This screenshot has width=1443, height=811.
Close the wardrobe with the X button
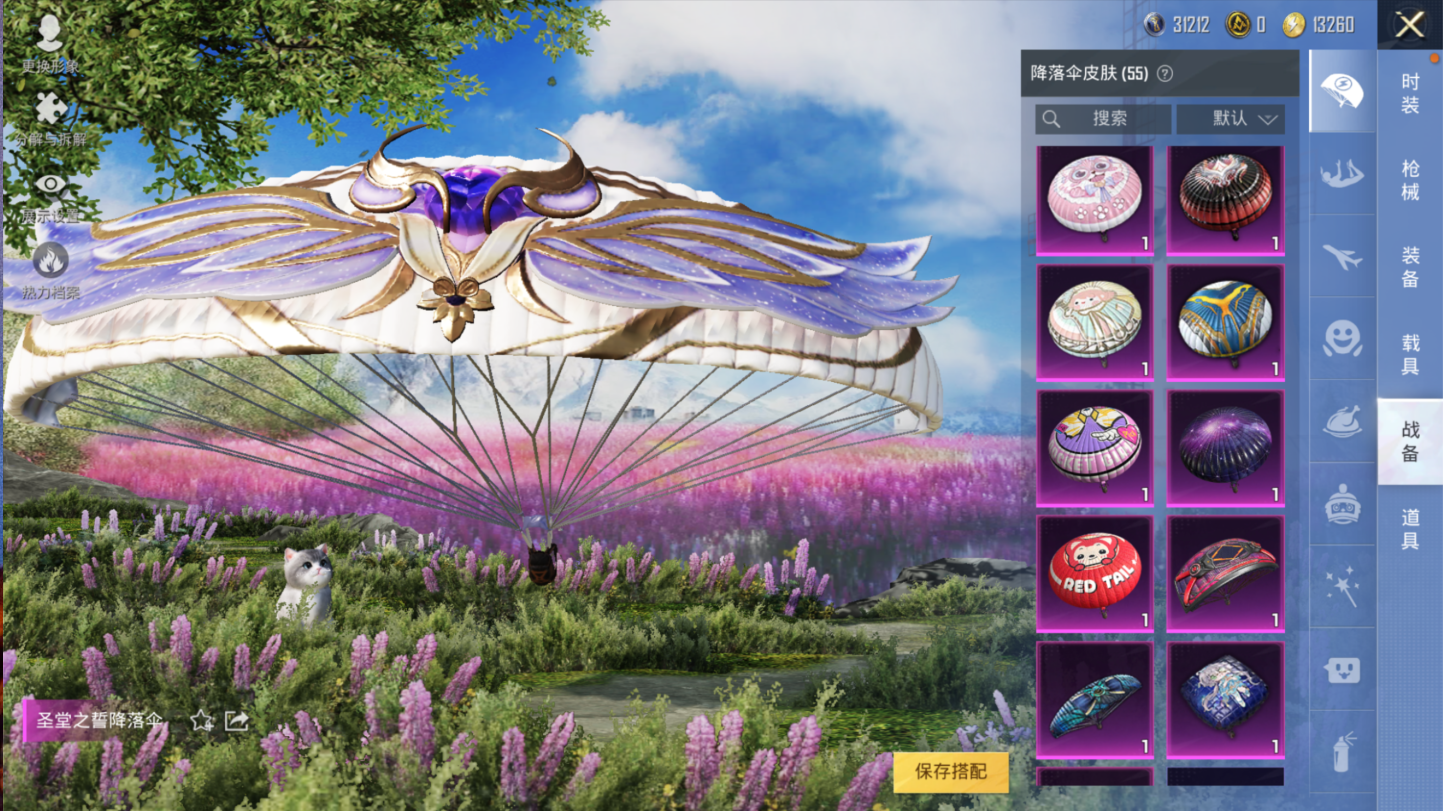coord(1409,25)
